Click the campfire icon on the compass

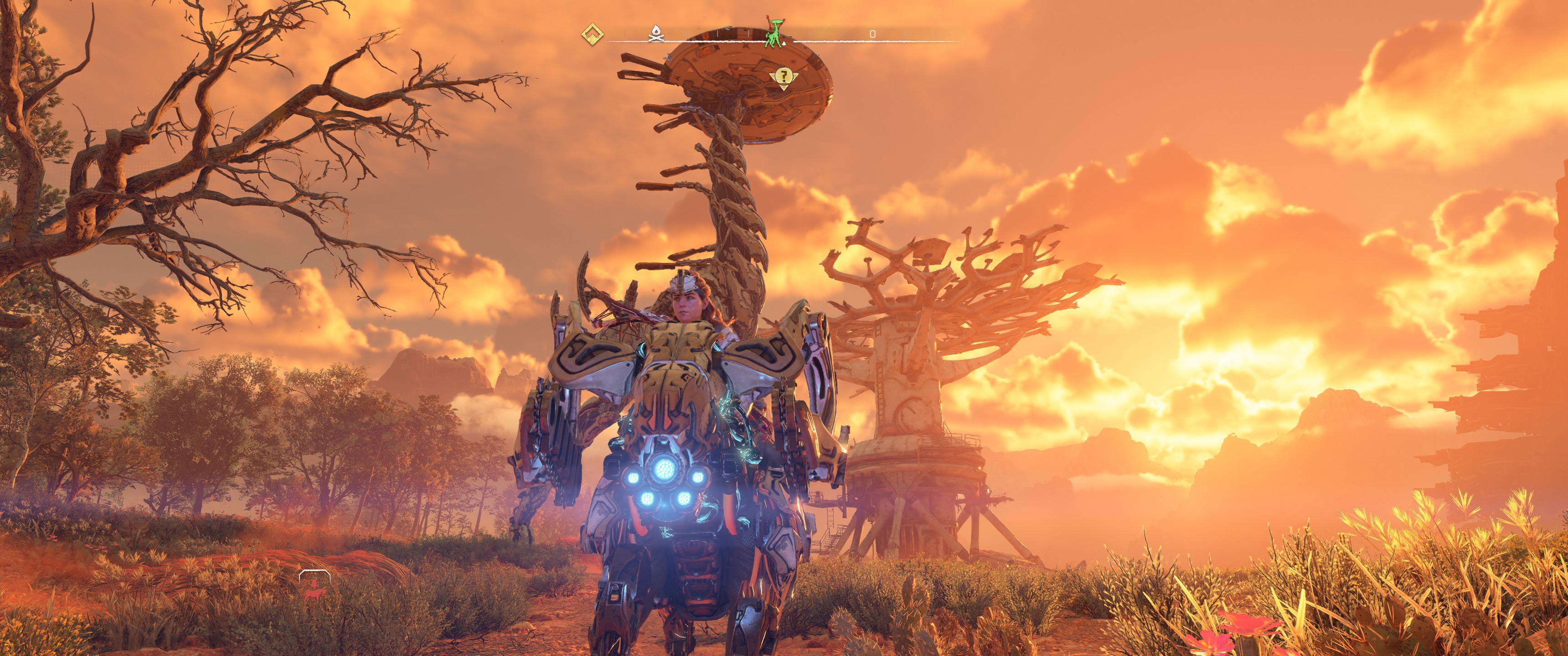click(655, 34)
